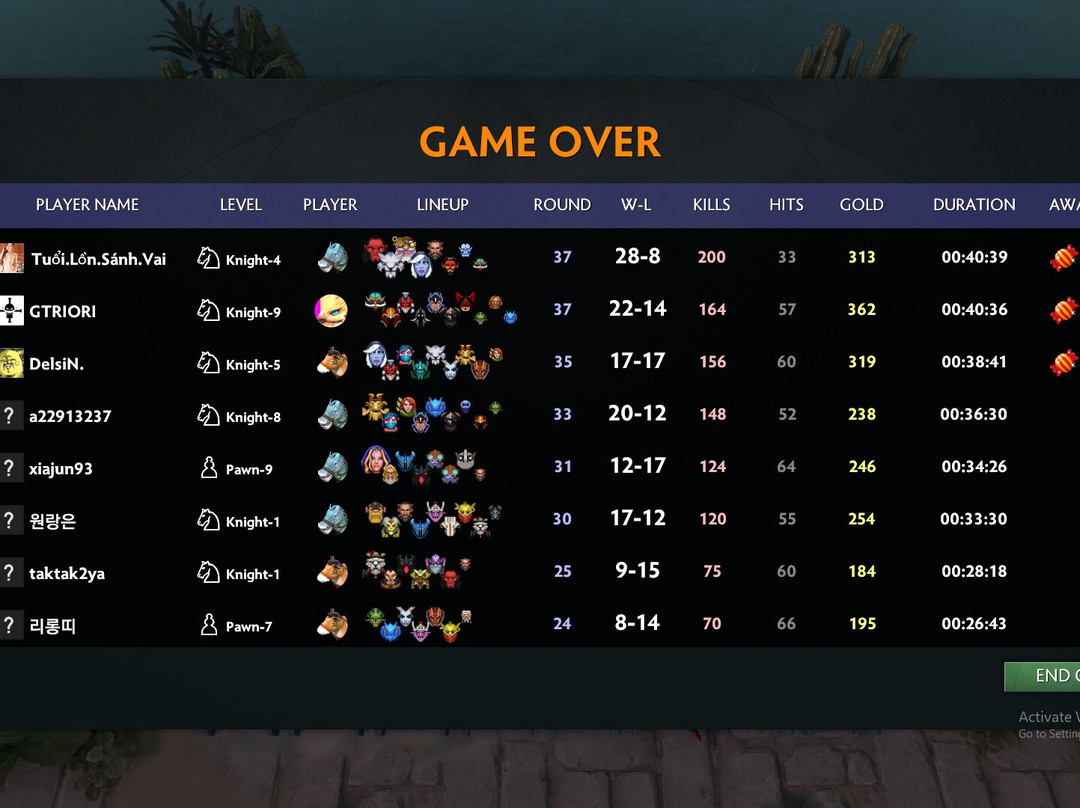Click the PLAYER NAME column header
This screenshot has width=1080, height=808.
tap(87, 204)
